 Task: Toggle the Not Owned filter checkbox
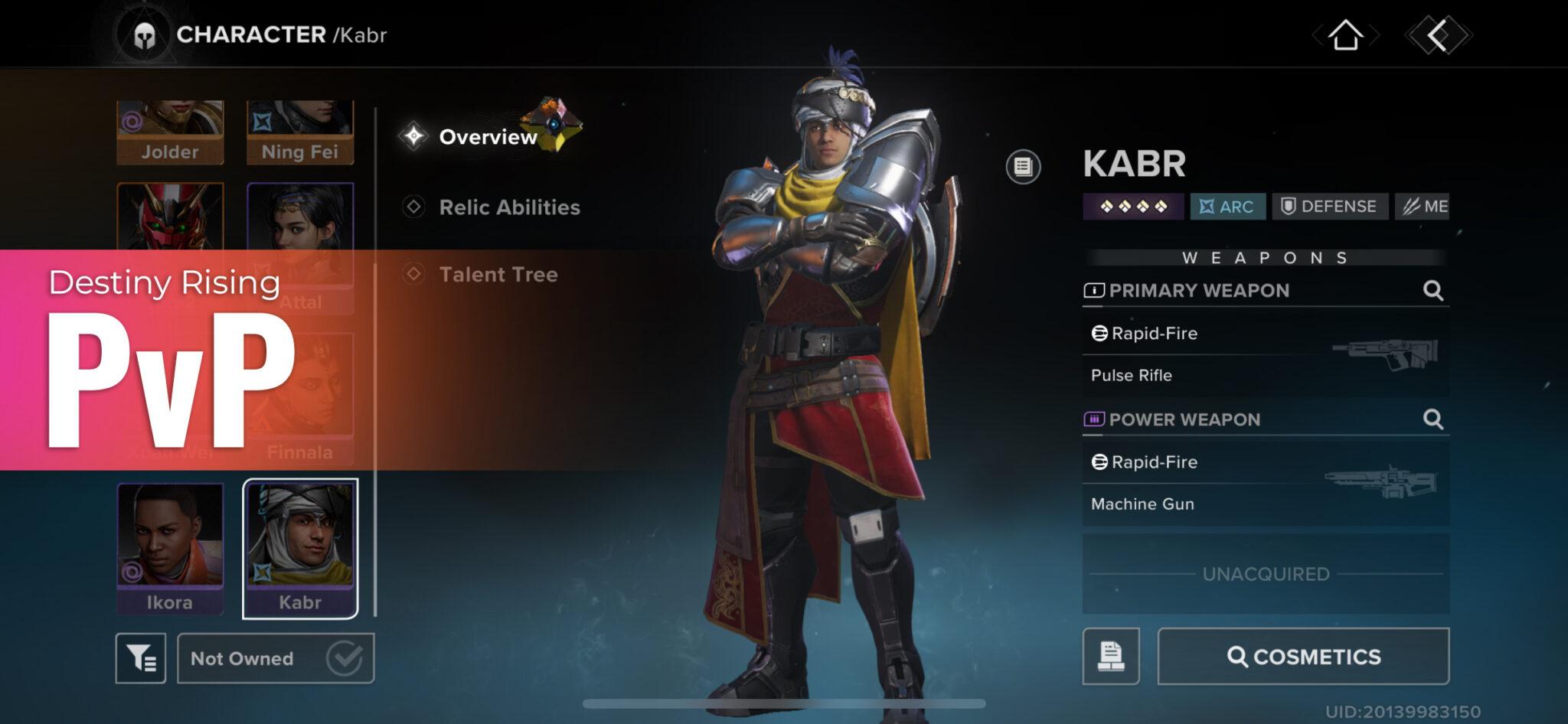pos(345,657)
